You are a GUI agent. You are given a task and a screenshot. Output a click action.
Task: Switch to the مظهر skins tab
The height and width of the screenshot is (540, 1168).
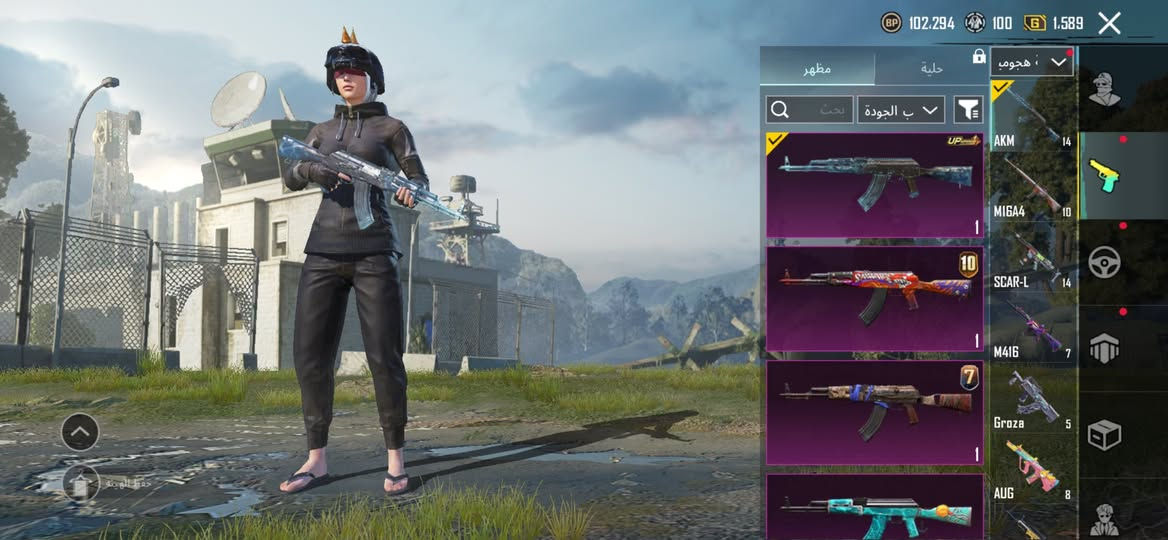pos(817,68)
